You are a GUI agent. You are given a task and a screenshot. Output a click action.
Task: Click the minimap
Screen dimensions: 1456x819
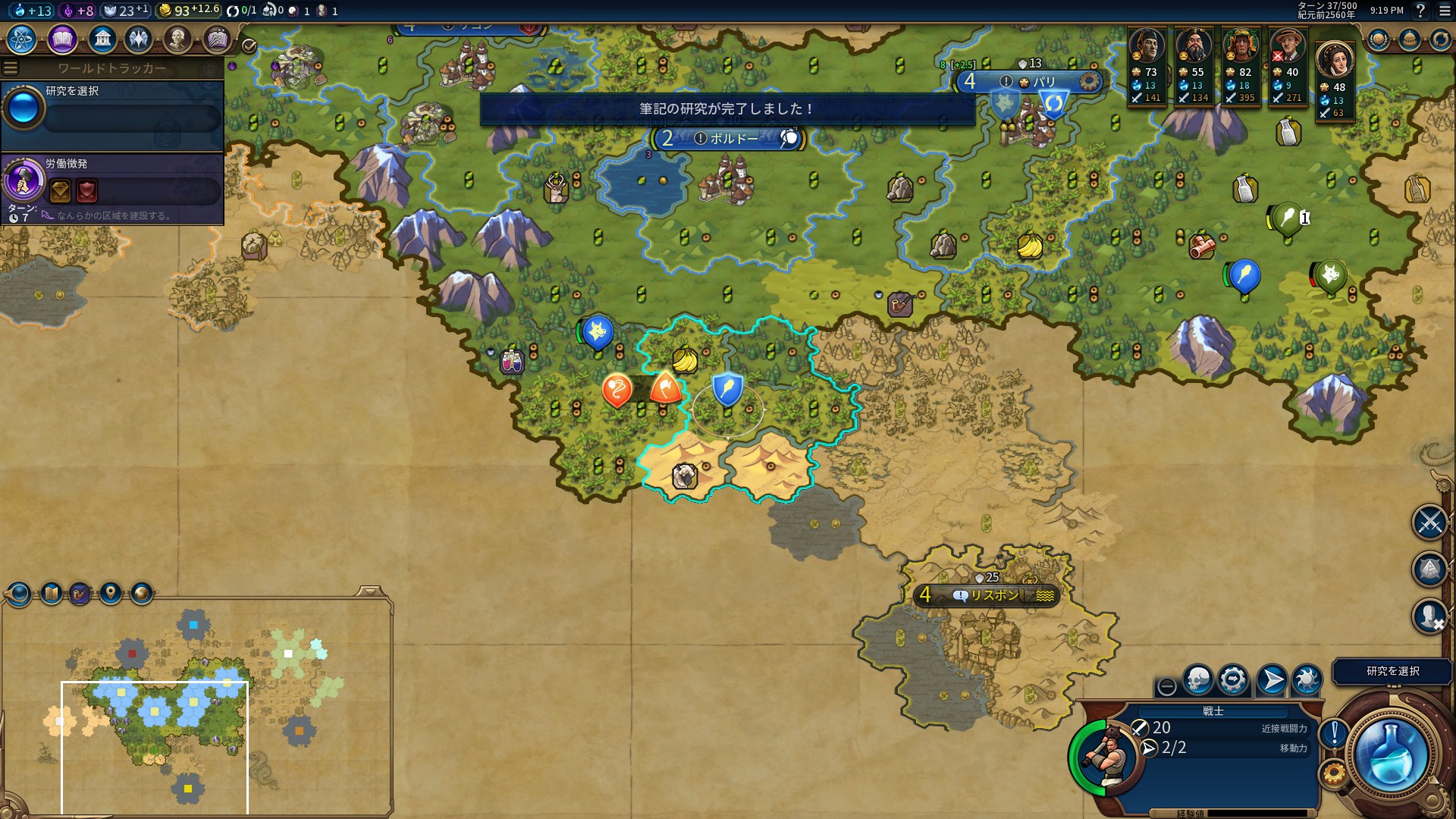pos(197,705)
